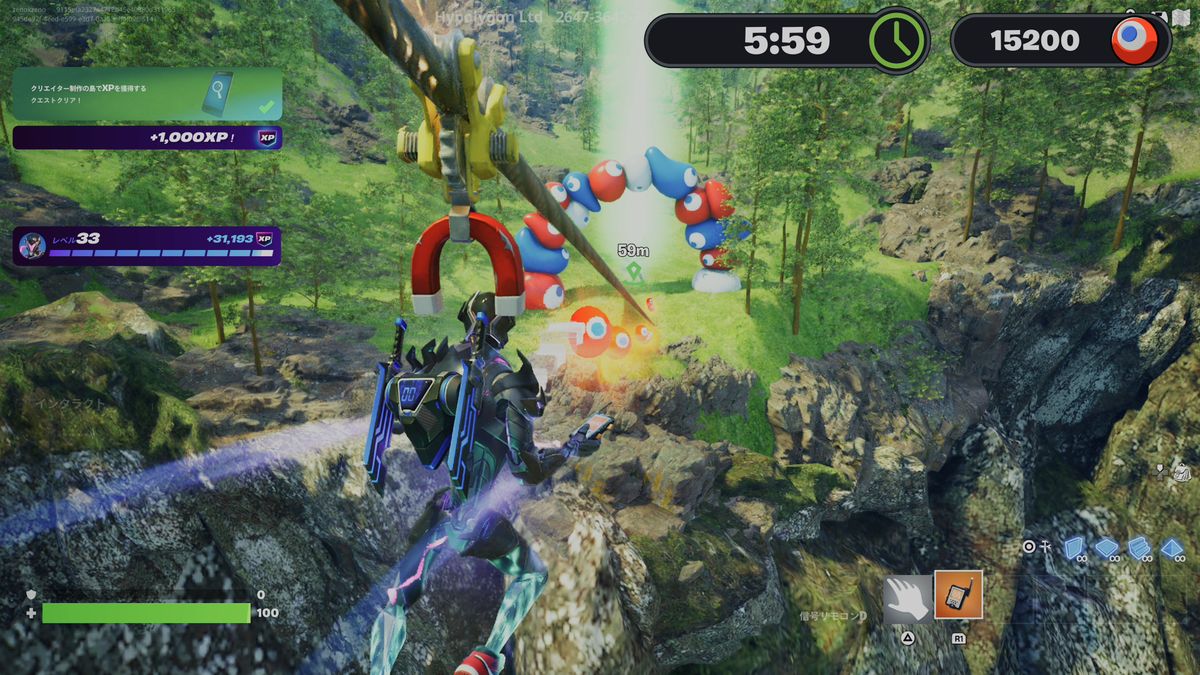Click the 59m objective waypoint marker
Viewport: 1200px width, 675px height.
point(633,269)
